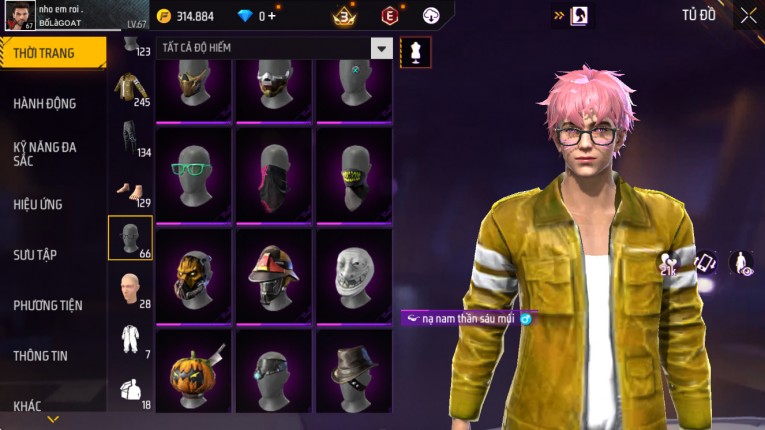
Task: Show the Thông Tin section
Action: tap(42, 355)
